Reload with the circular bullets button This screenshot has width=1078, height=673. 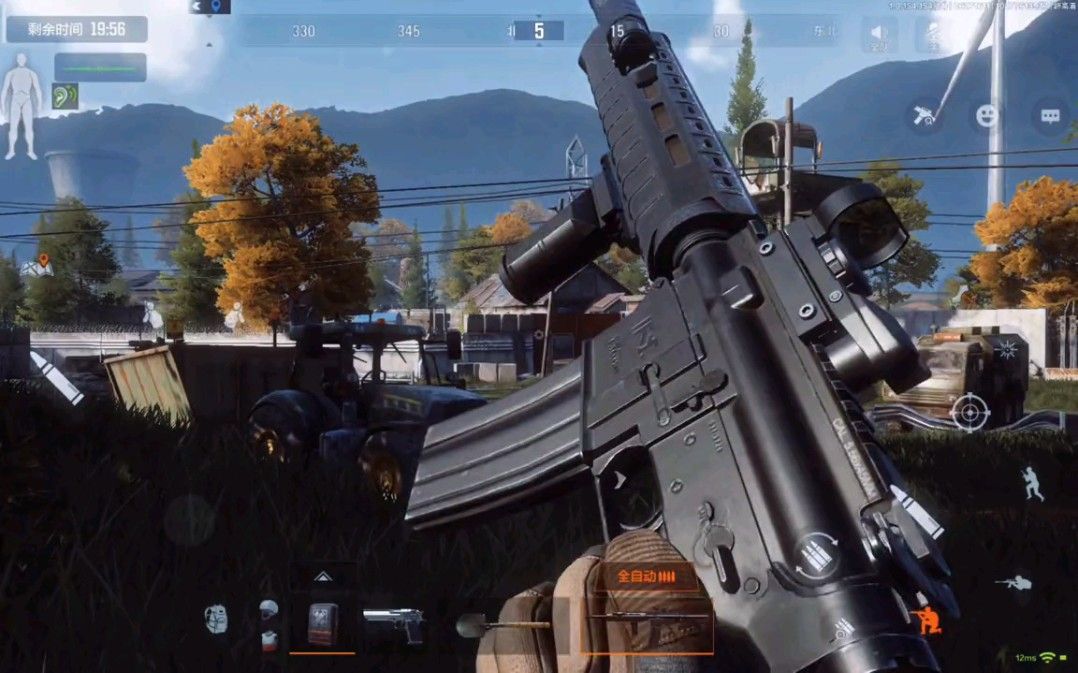click(x=816, y=556)
